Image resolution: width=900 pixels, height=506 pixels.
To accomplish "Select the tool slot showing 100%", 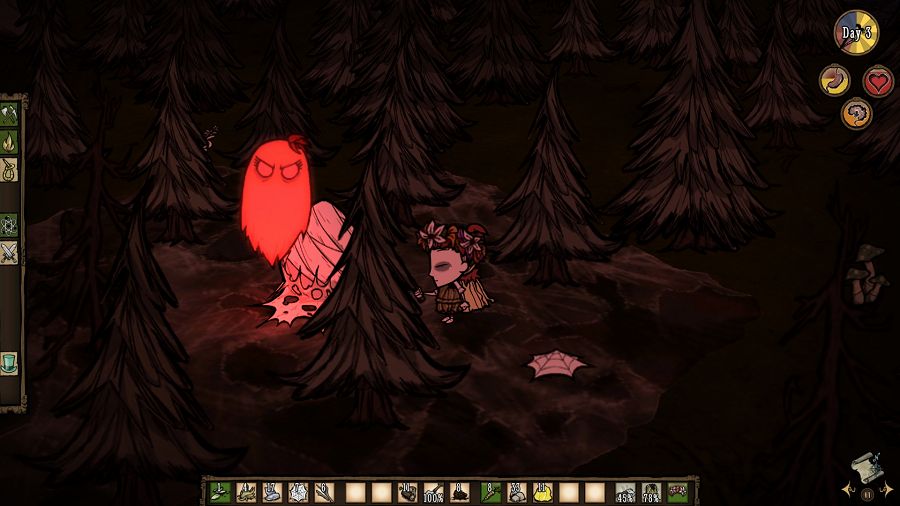I will [434, 492].
